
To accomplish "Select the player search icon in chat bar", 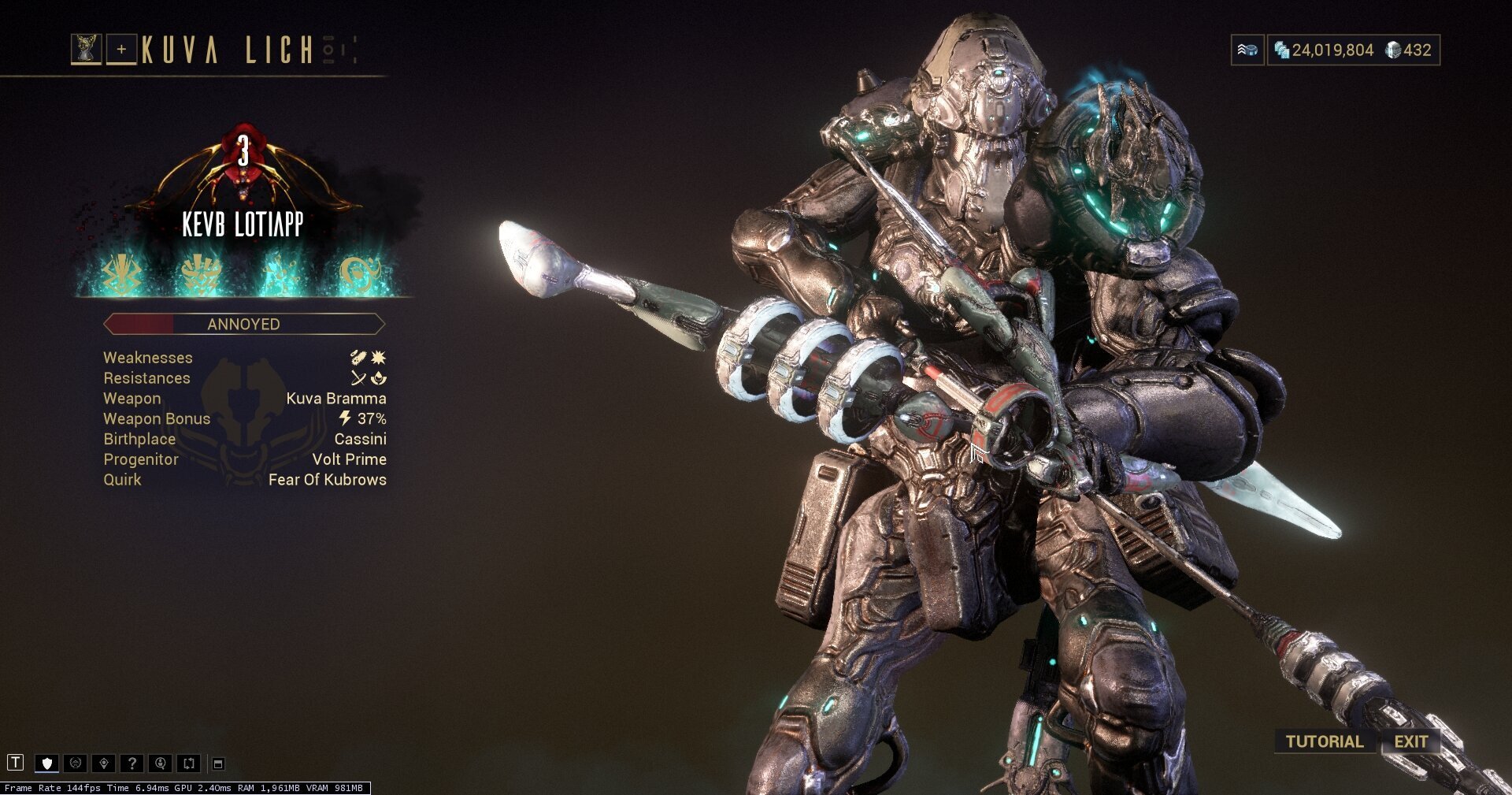I will (161, 763).
